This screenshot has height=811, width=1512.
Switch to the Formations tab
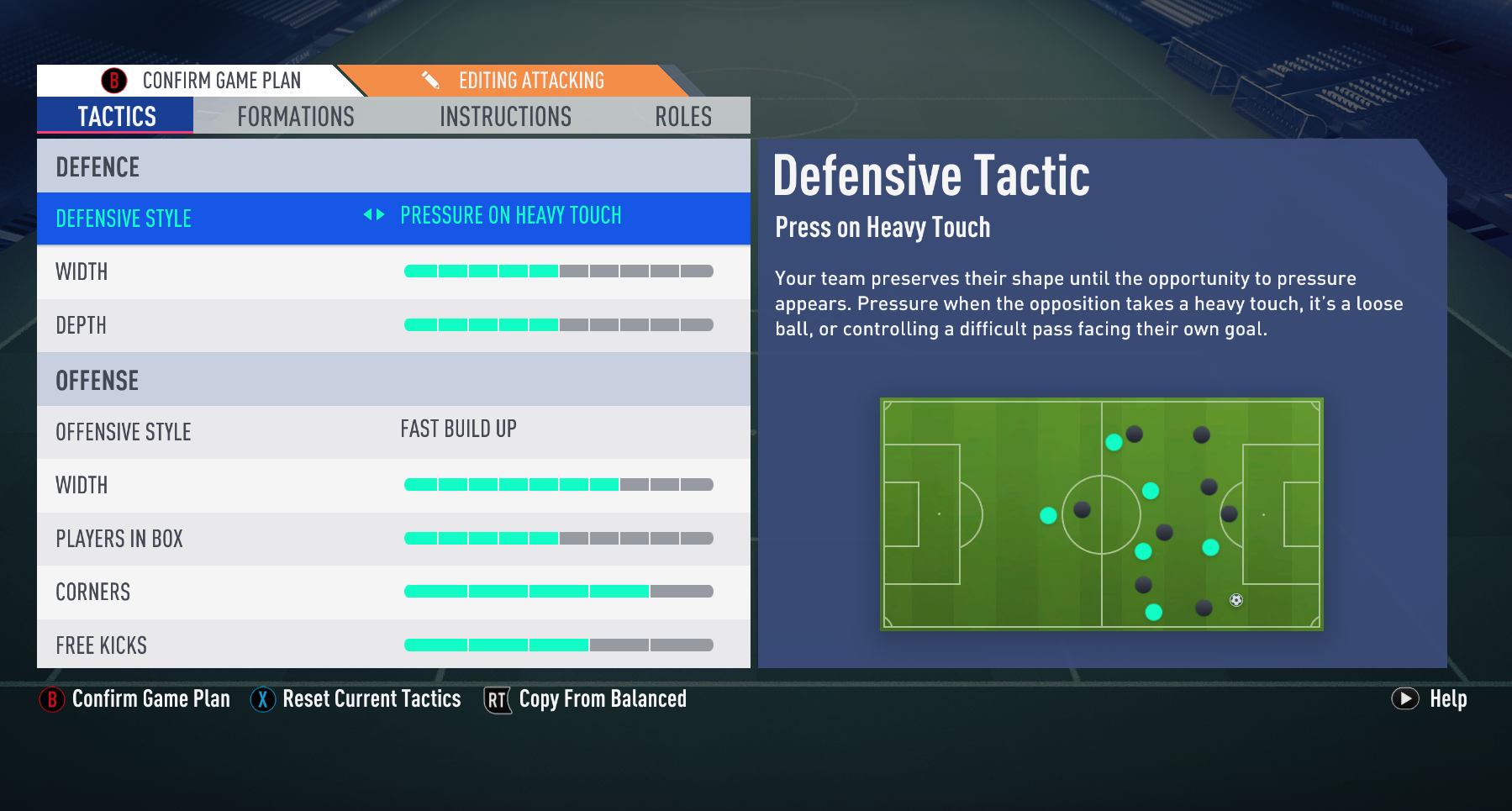coord(295,117)
